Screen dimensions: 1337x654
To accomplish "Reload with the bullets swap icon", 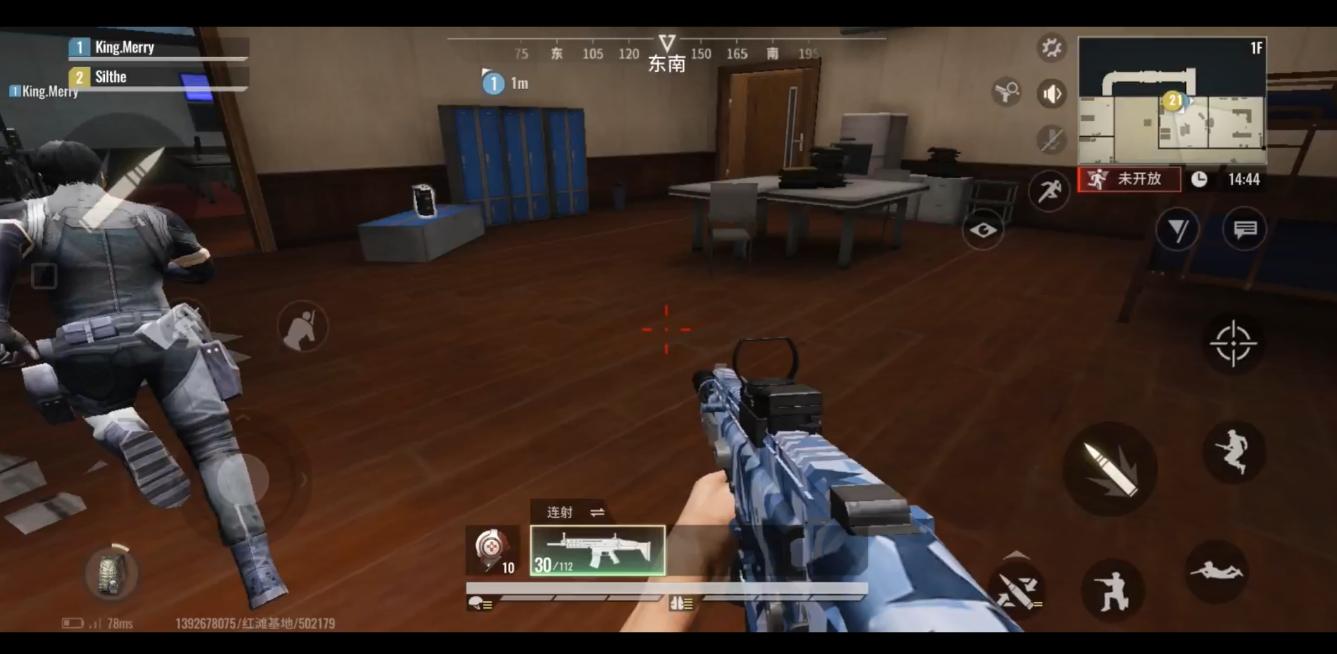I will point(1017,589).
